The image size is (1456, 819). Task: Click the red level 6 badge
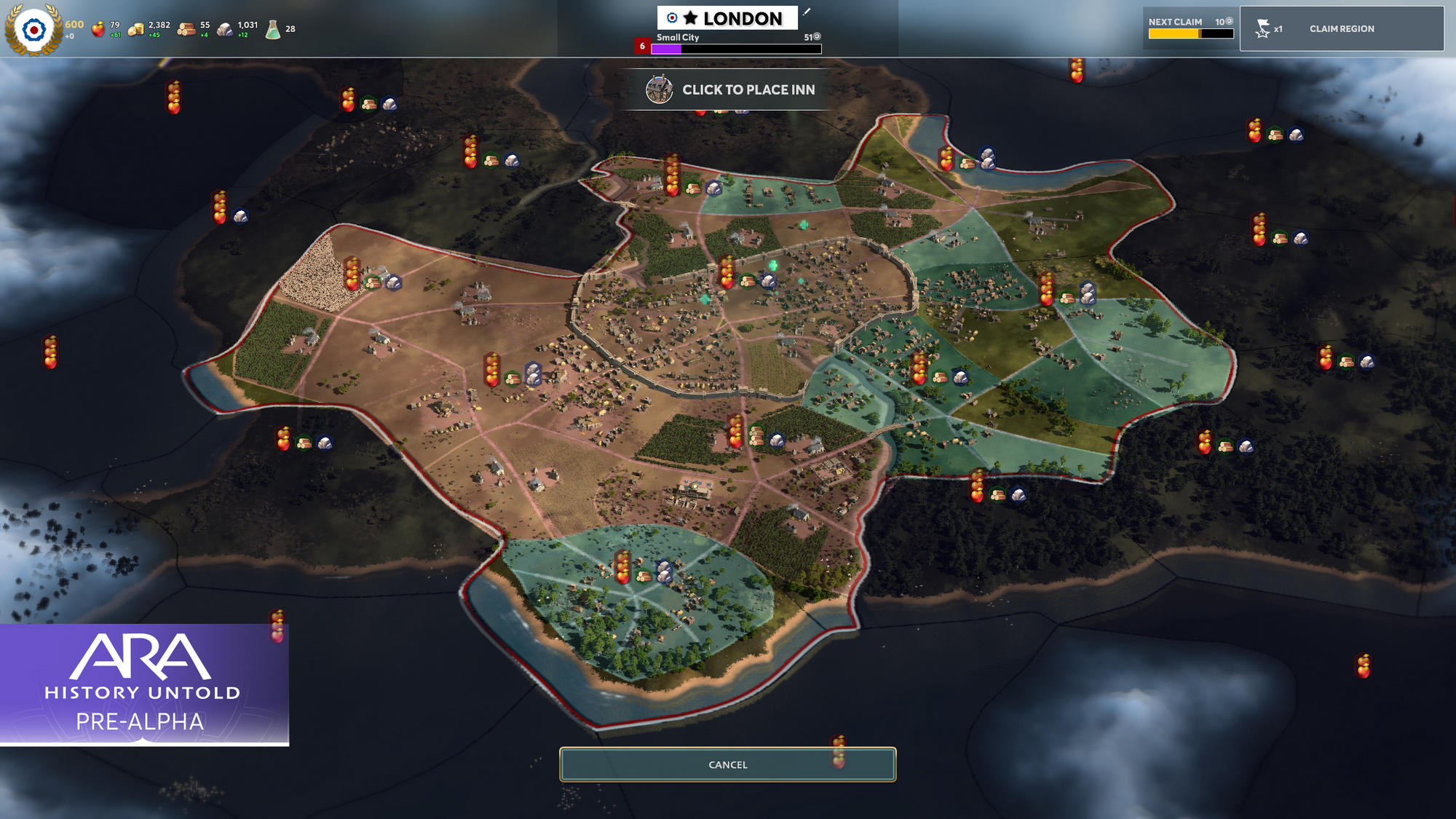[x=641, y=45]
